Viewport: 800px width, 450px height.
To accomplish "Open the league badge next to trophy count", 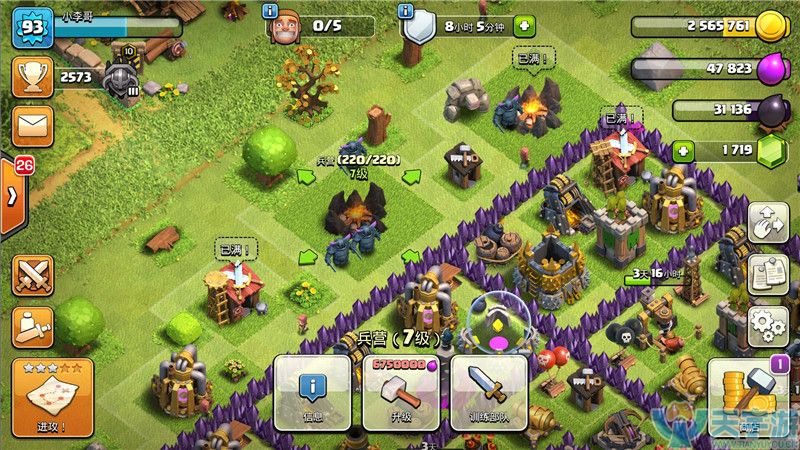I will (x=121, y=78).
